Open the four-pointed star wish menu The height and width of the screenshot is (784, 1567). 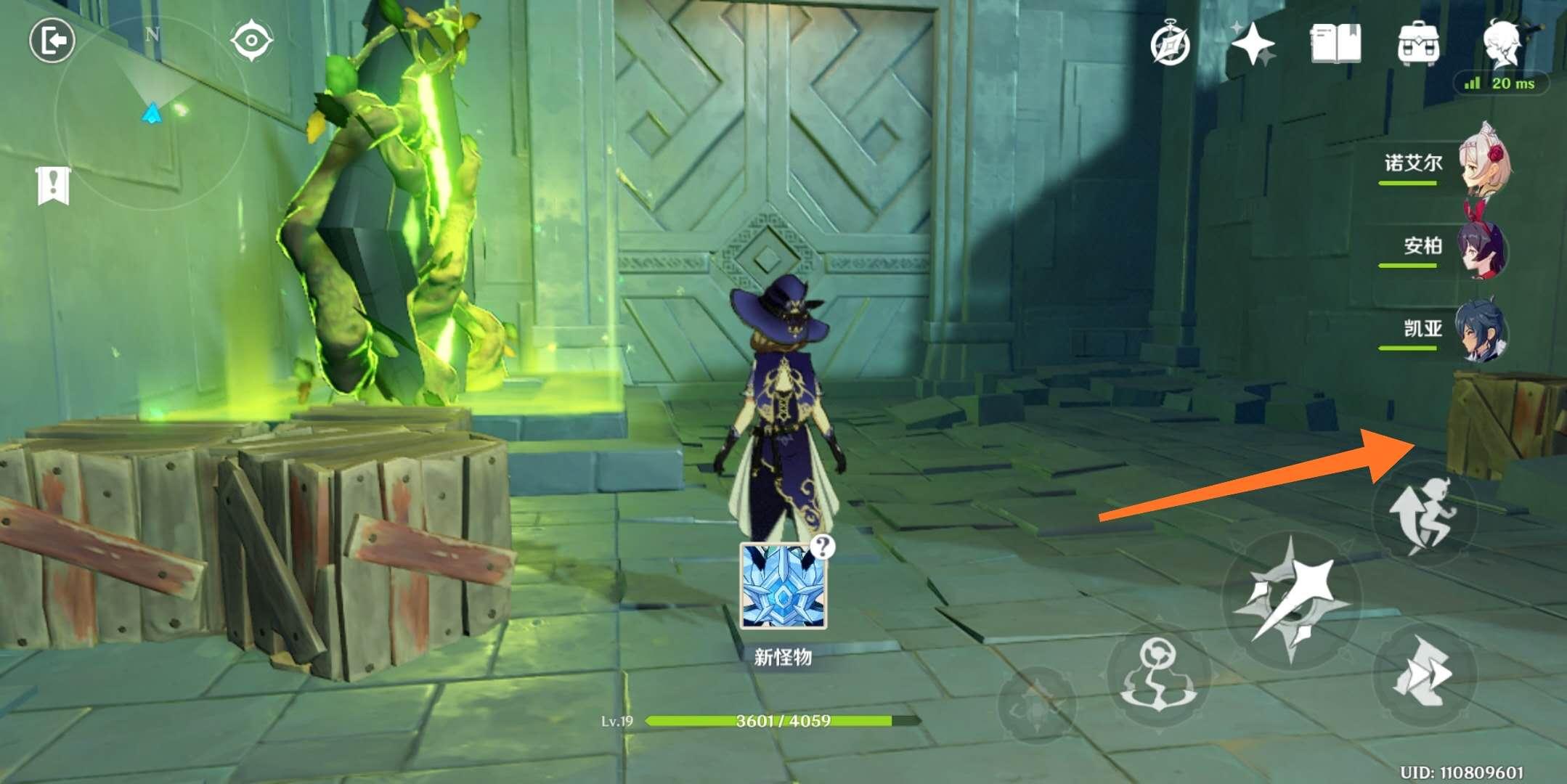coord(1253,45)
